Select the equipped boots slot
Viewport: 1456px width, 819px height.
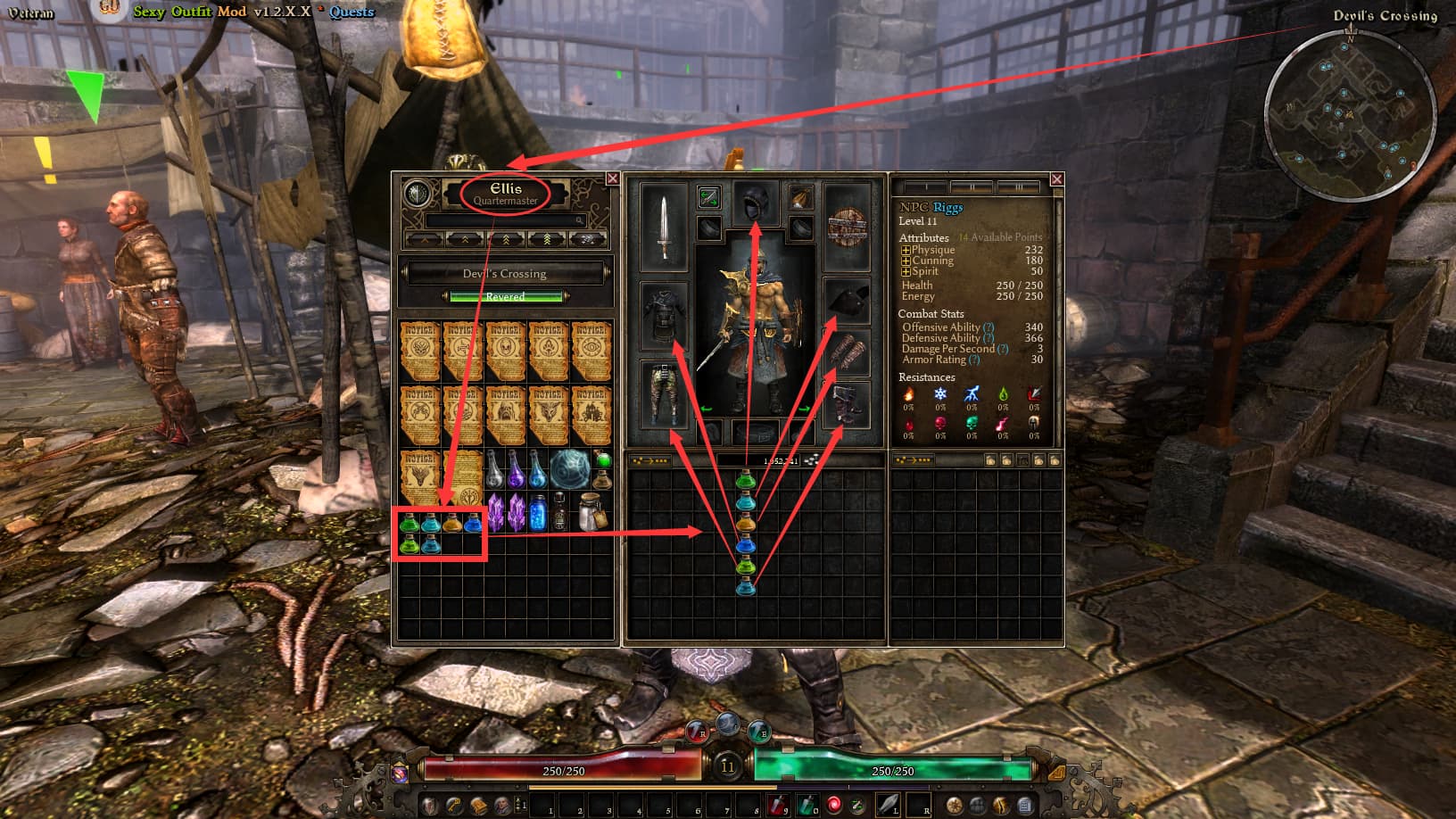pos(847,406)
